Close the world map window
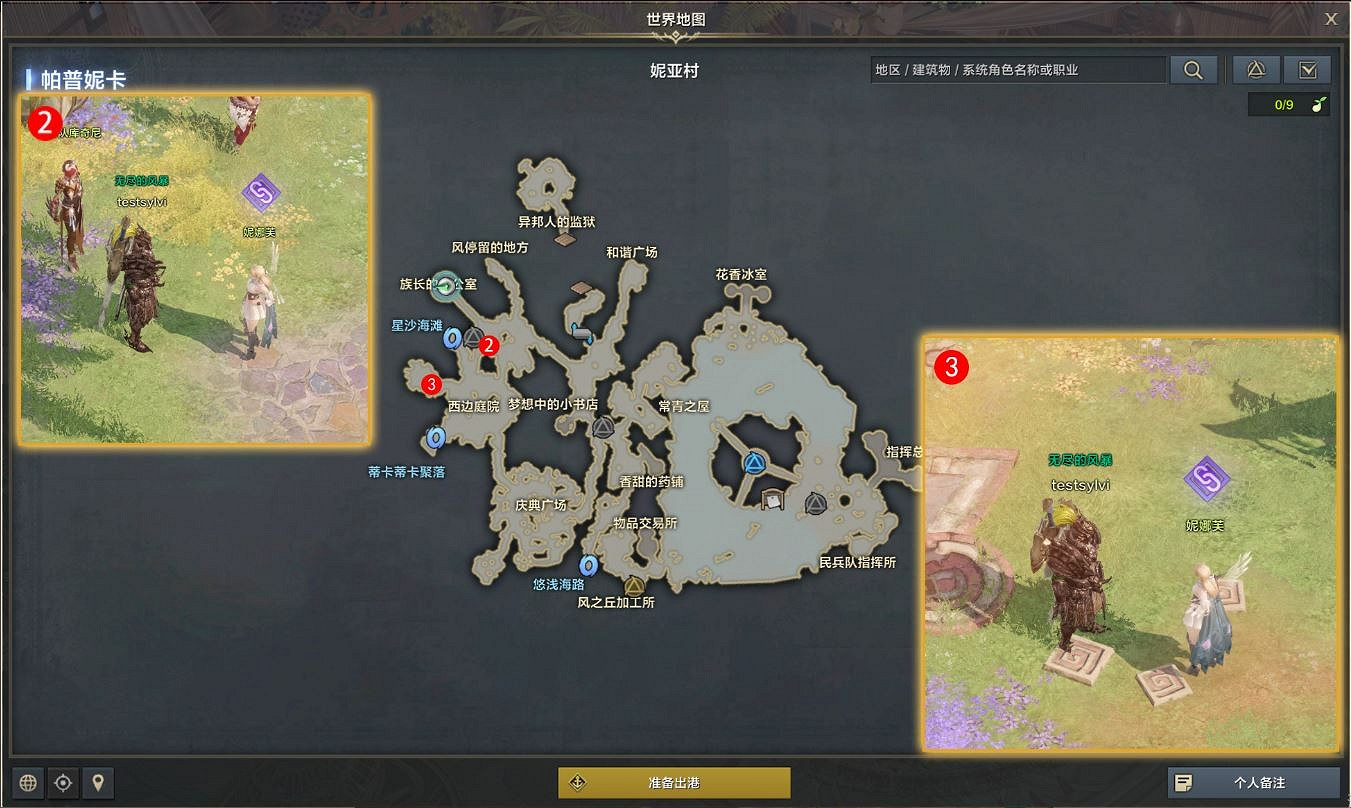The width and height of the screenshot is (1351, 808). 1330,18
